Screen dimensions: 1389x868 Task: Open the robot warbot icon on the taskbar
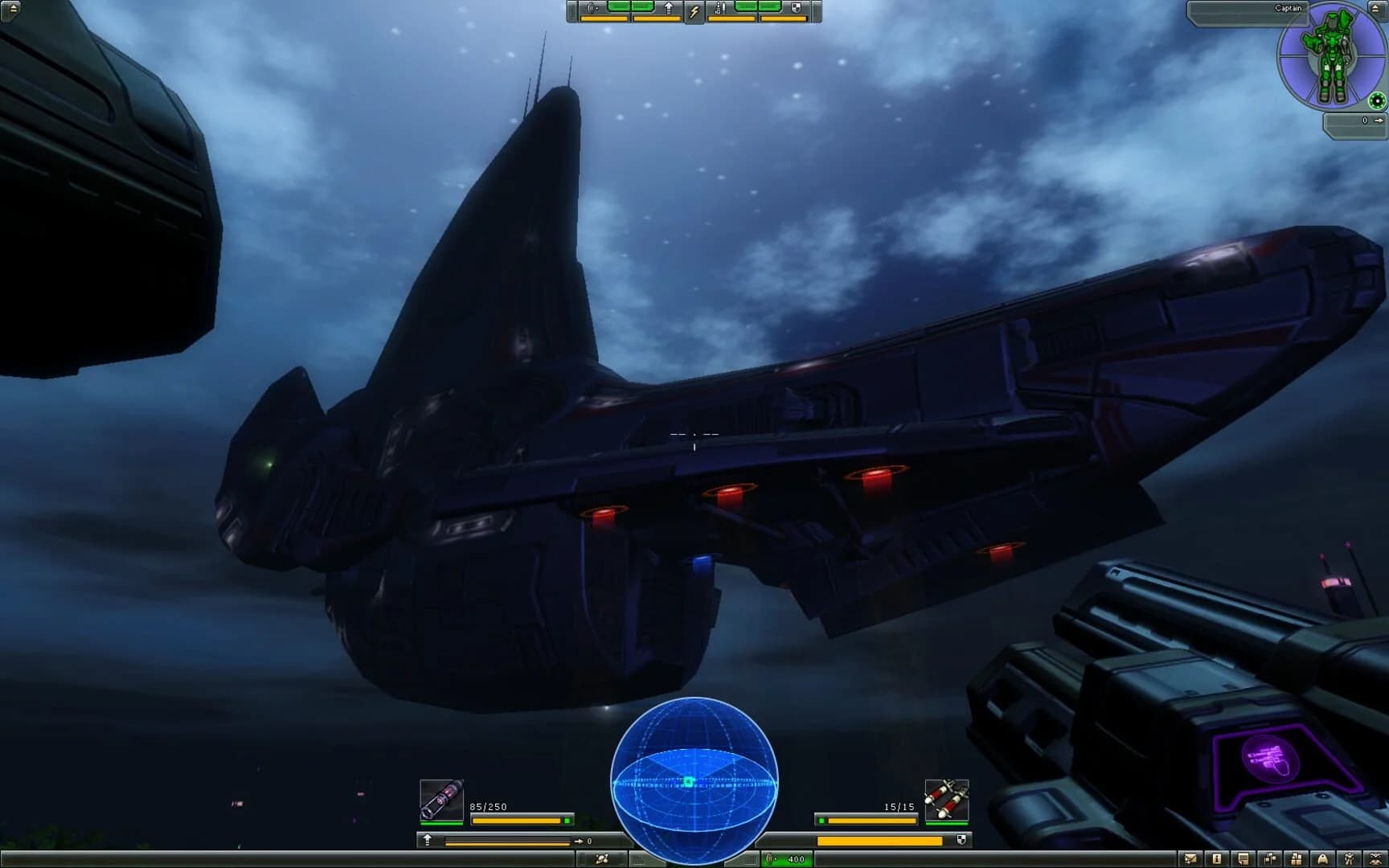(1350, 859)
